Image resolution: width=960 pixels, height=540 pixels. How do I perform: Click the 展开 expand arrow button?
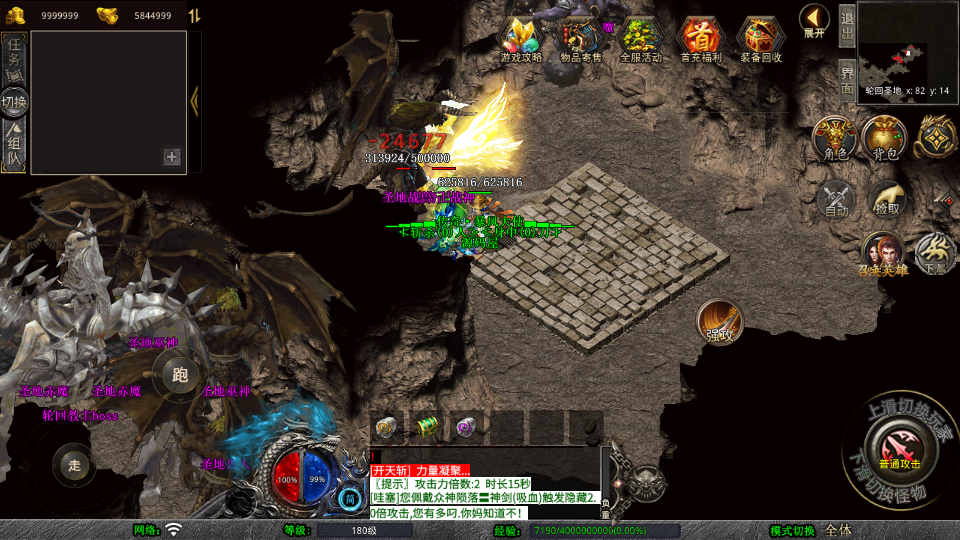click(x=814, y=21)
